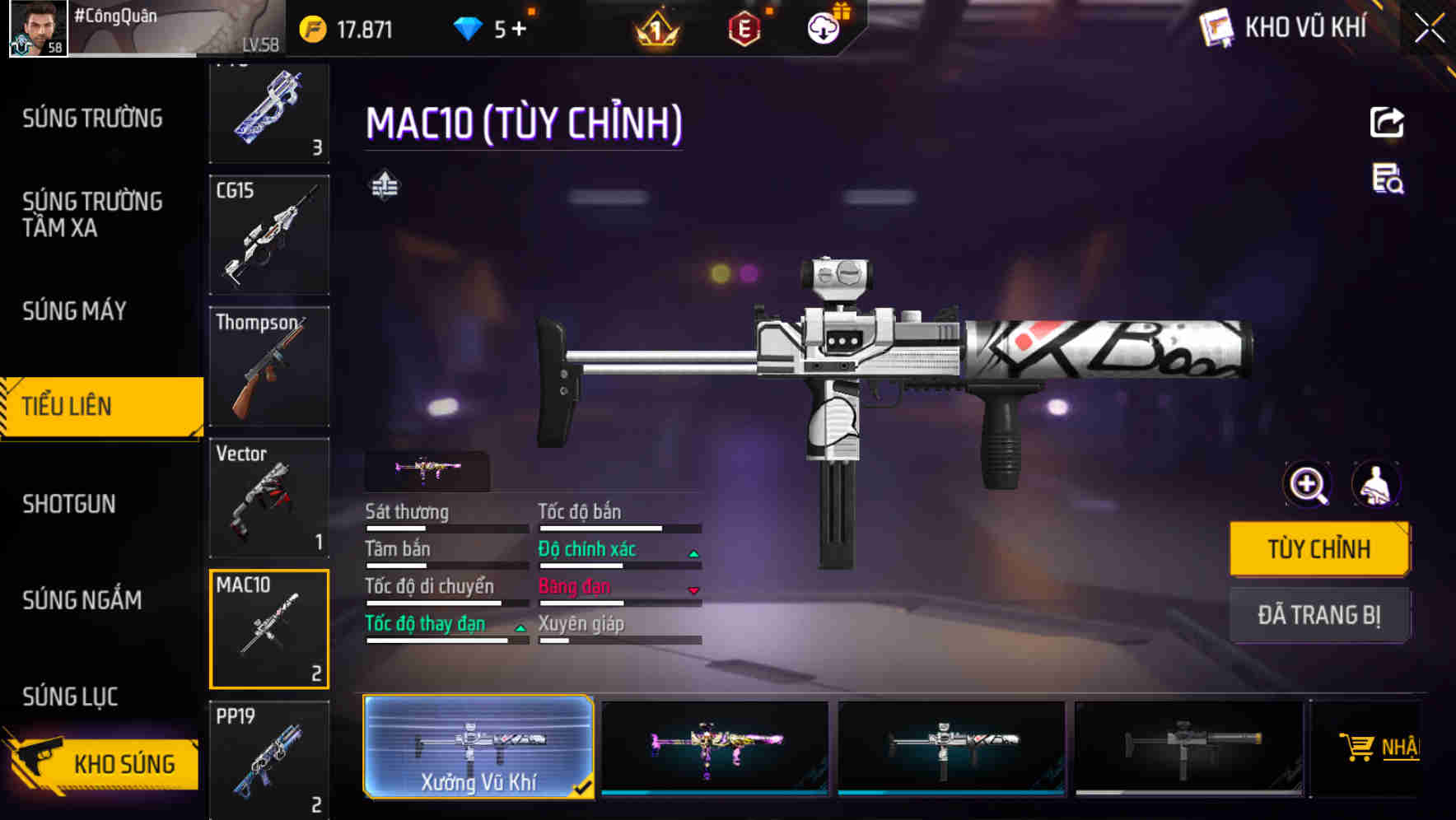
Task: Open Súng Trường Tầm Xa category
Action: tap(92, 214)
